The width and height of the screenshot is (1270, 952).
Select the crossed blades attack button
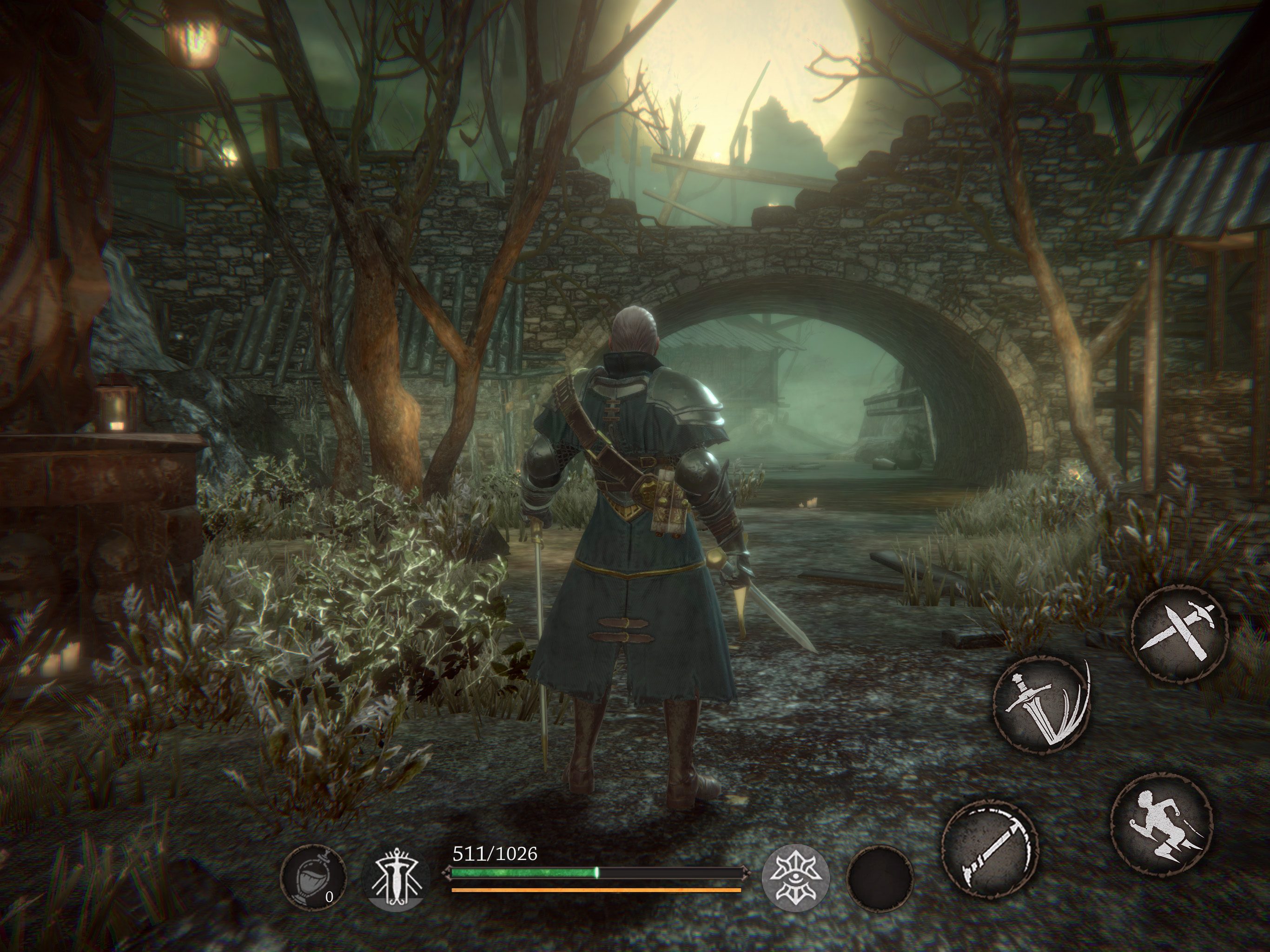coord(1179,633)
